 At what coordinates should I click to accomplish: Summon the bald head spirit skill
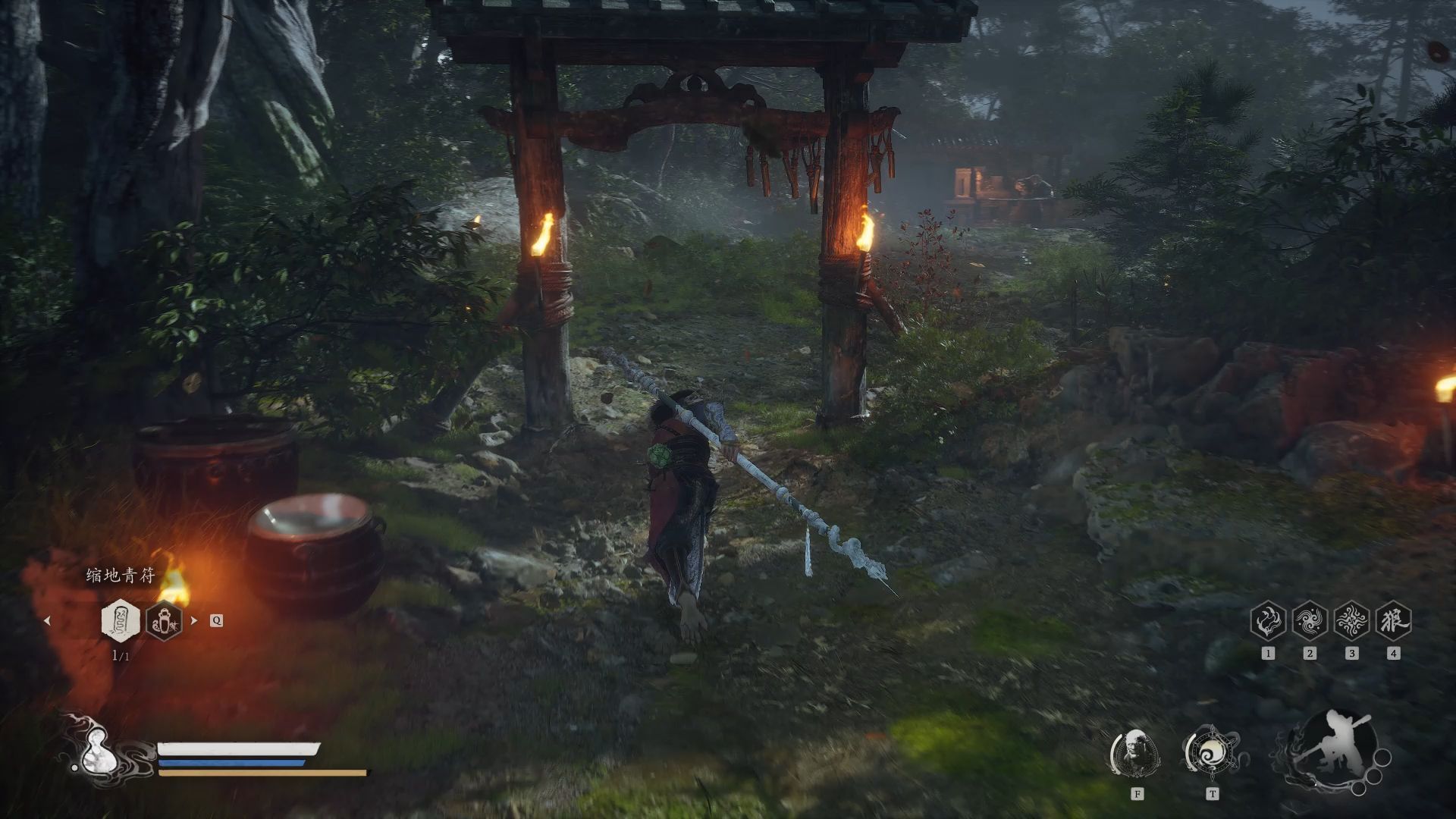[x=1135, y=754]
